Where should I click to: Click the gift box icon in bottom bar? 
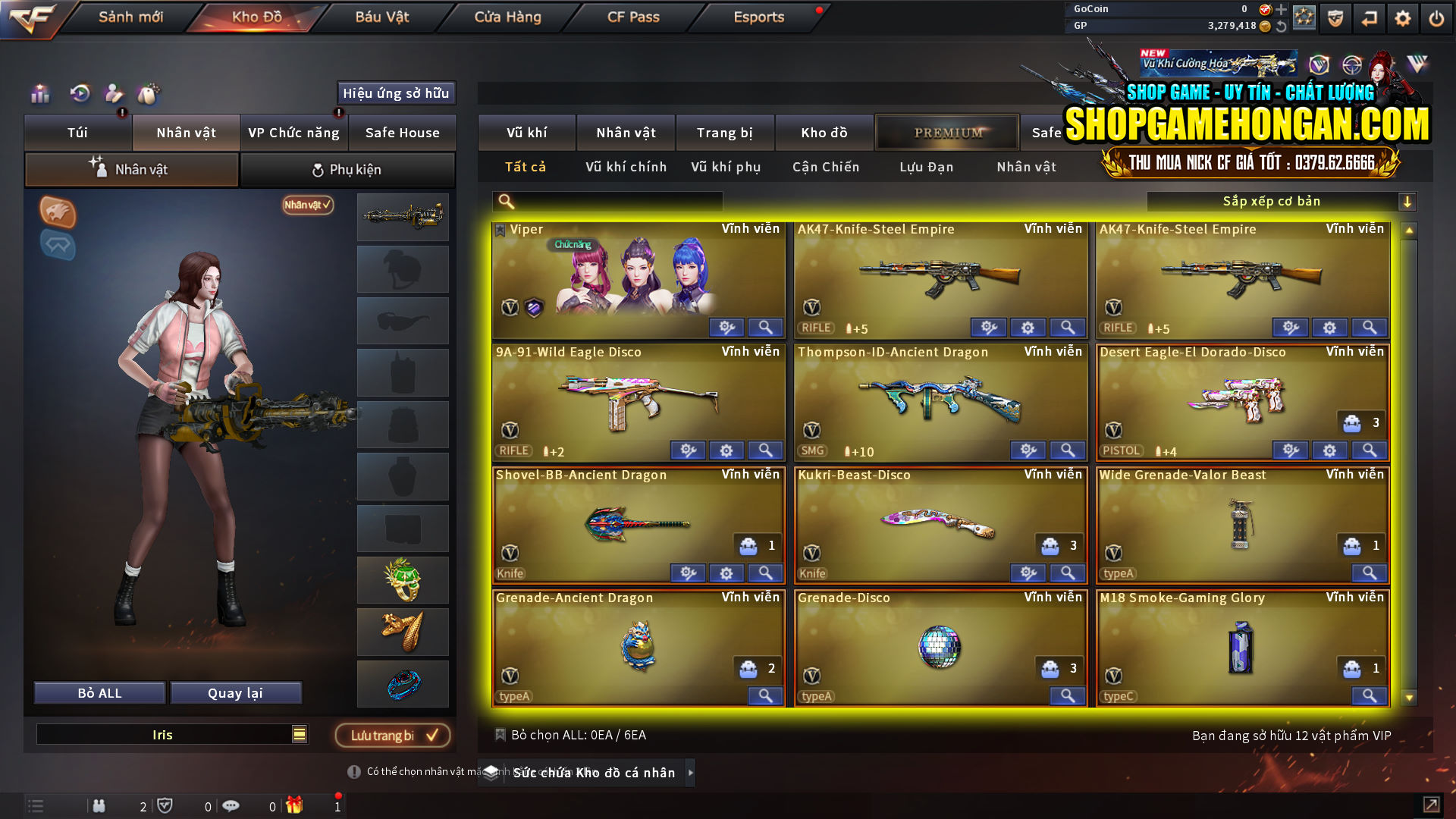(295, 805)
